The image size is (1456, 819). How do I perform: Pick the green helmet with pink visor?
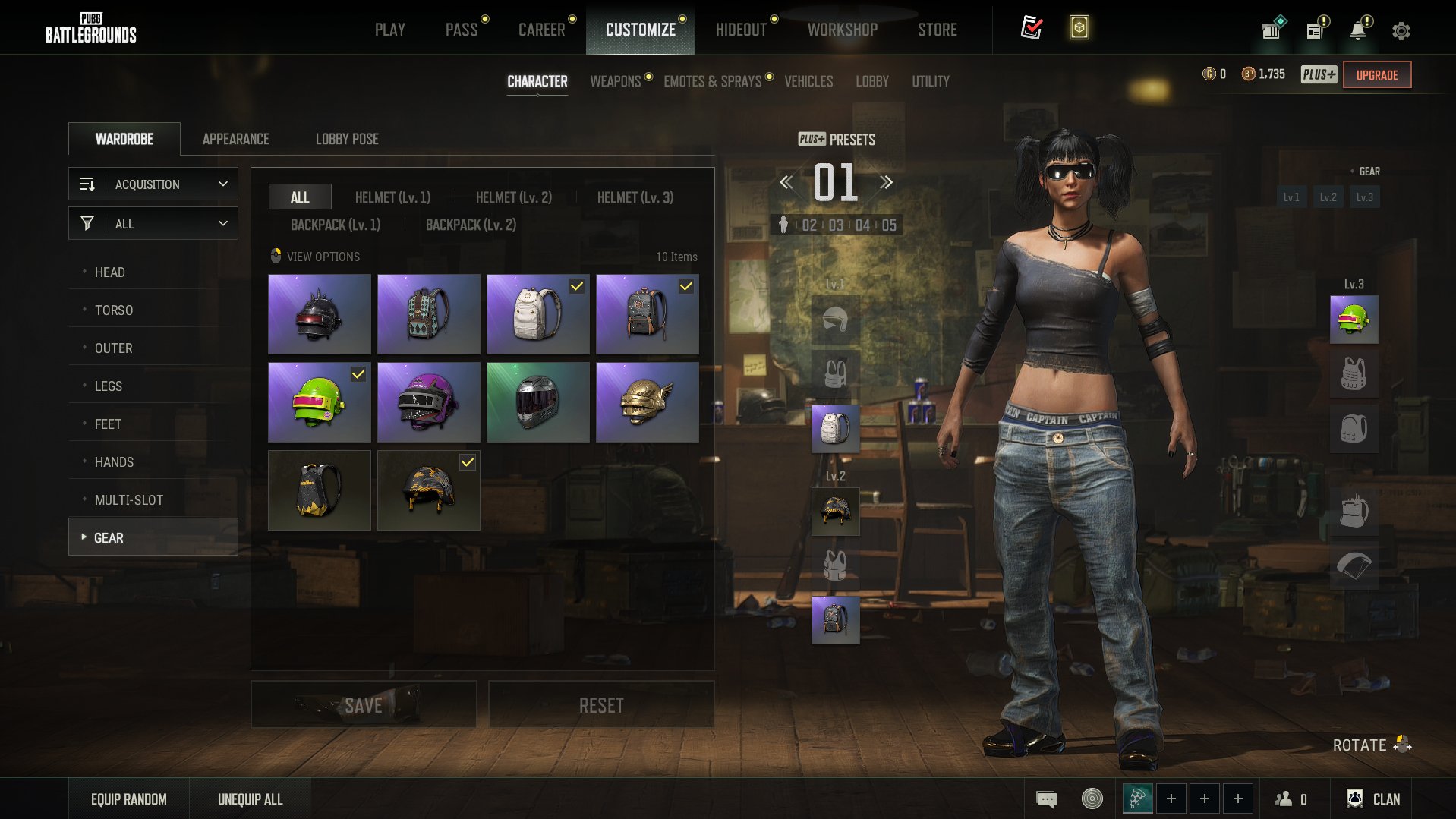click(319, 402)
